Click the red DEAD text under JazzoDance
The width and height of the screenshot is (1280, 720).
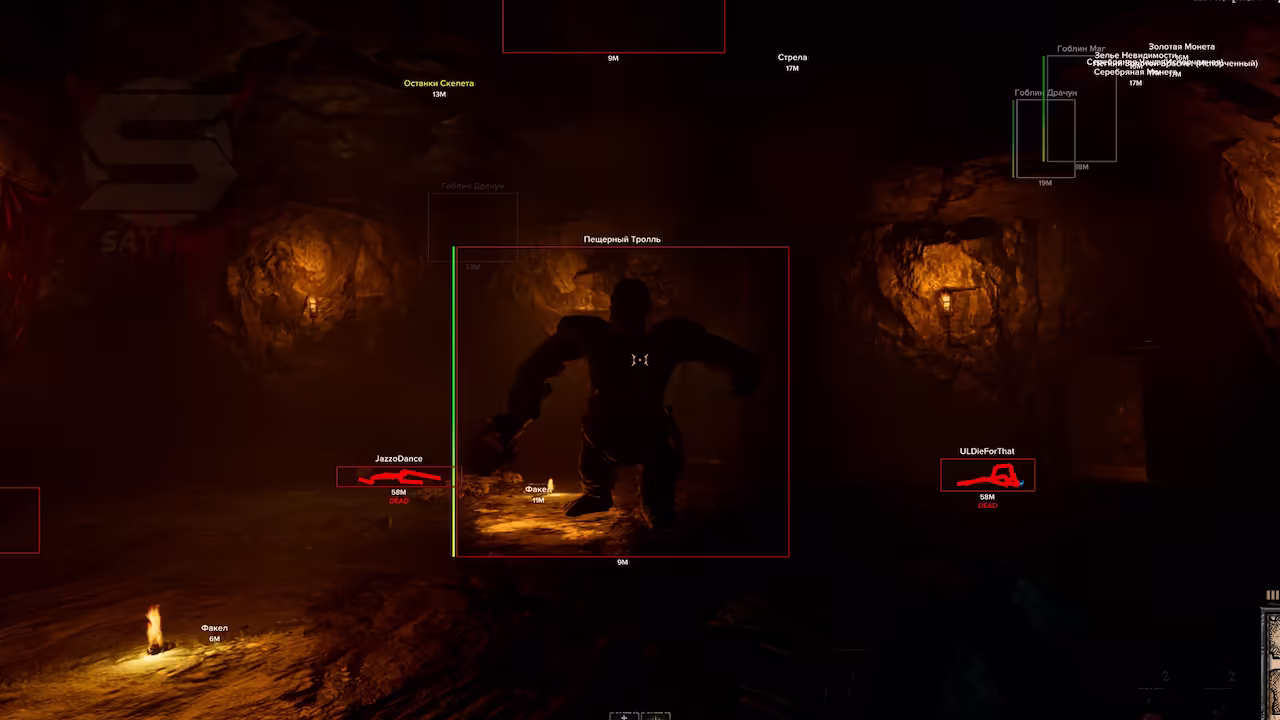(399, 500)
